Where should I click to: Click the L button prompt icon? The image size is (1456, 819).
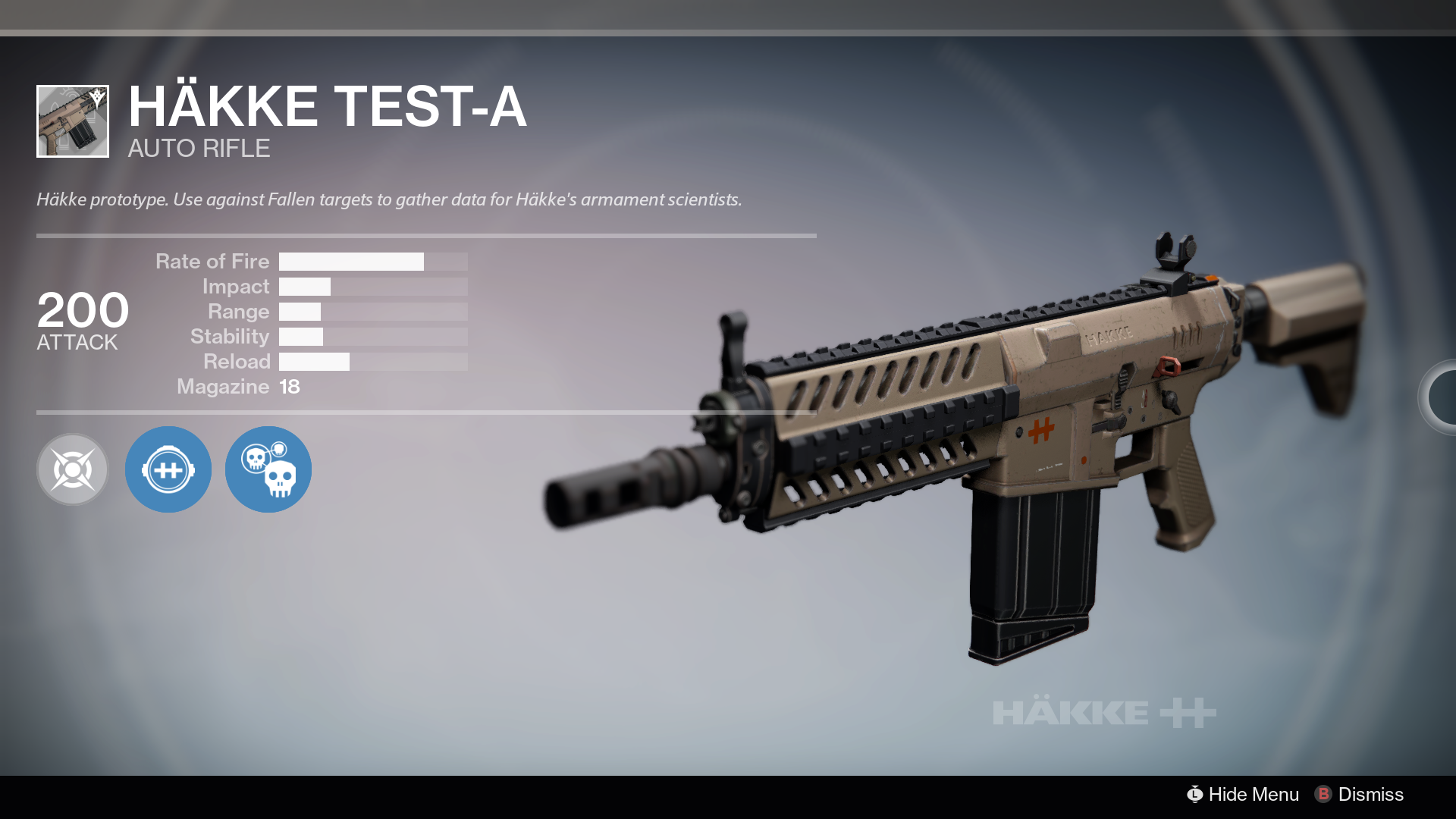pos(1197,795)
